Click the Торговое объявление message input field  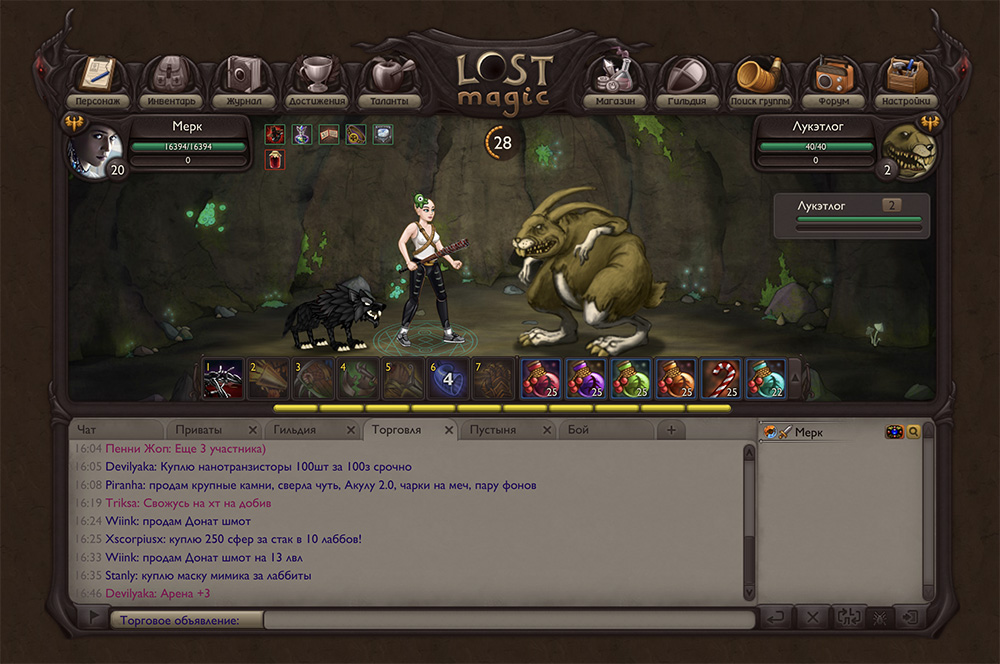[x=510, y=620]
